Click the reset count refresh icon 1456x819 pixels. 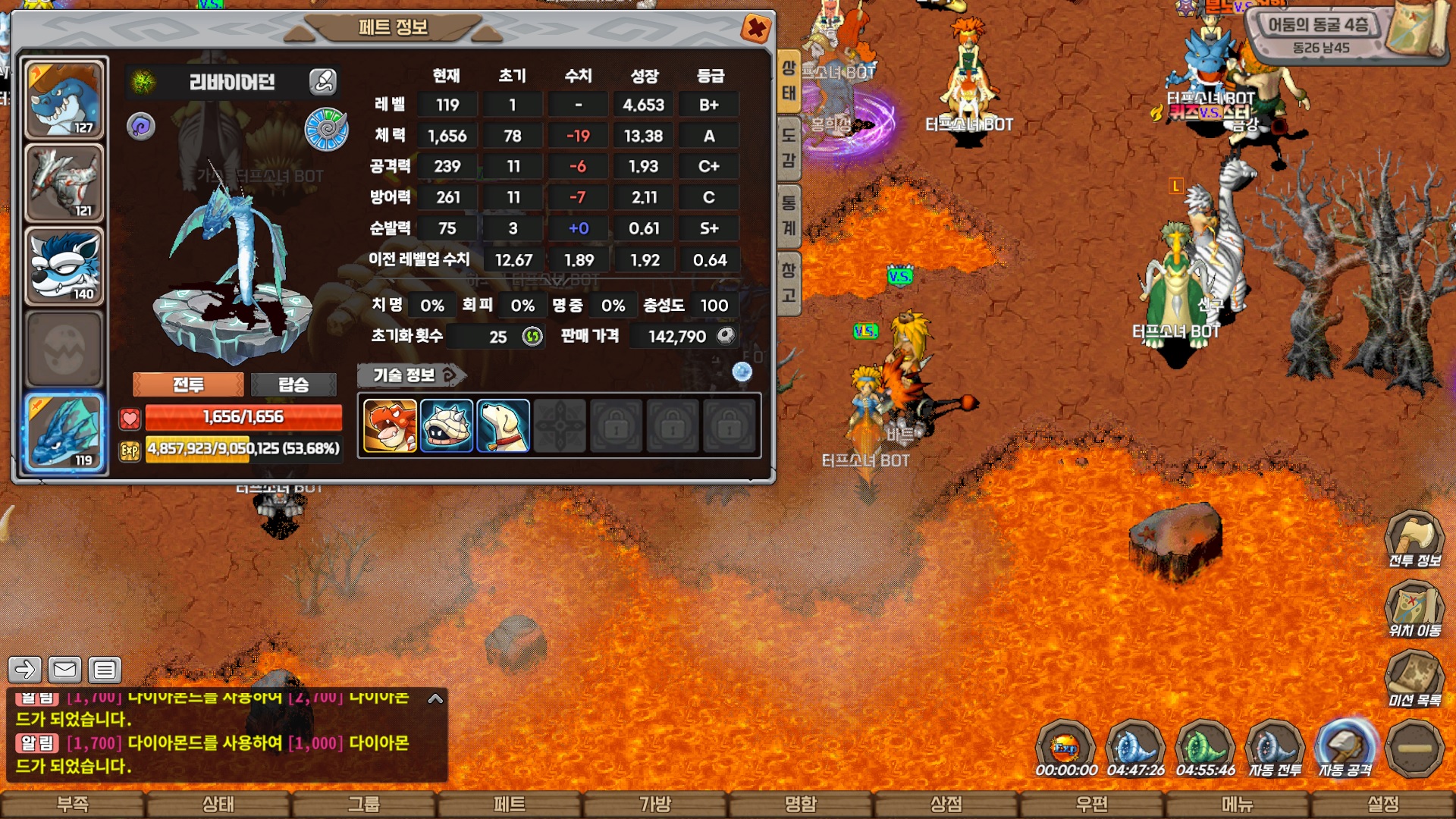click(x=533, y=336)
